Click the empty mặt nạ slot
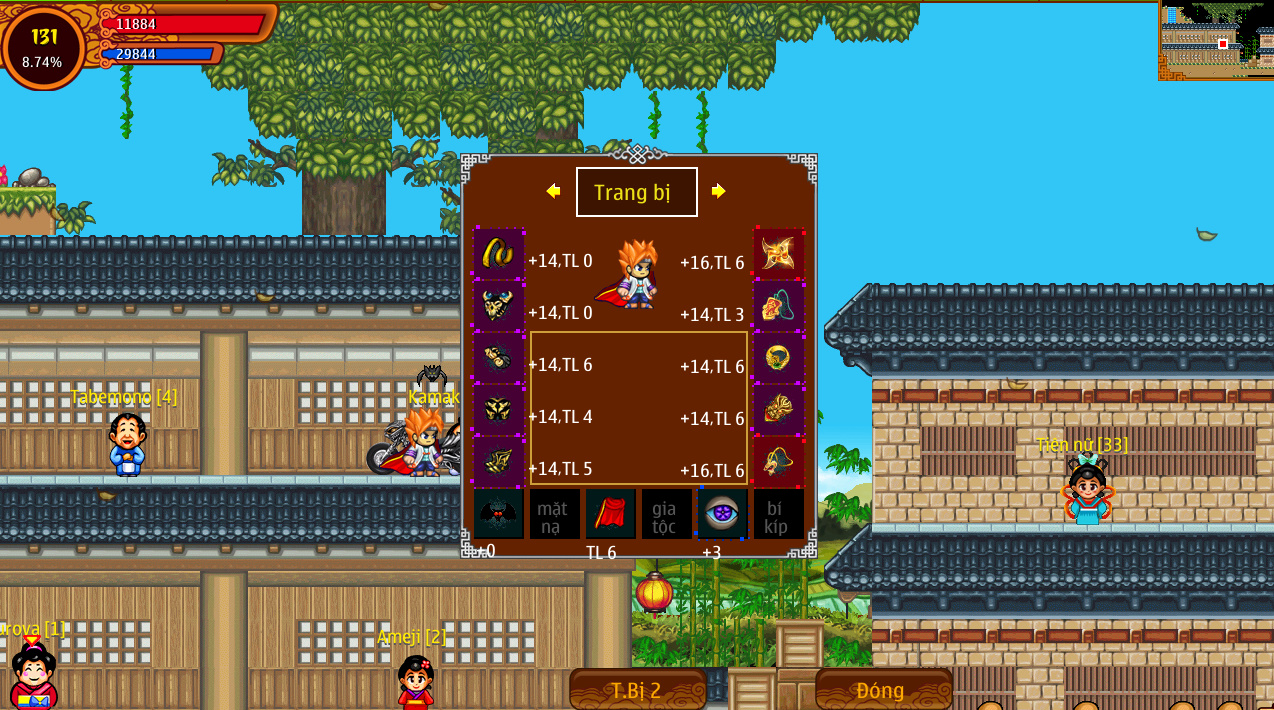The height and width of the screenshot is (710, 1274). [x=554, y=514]
